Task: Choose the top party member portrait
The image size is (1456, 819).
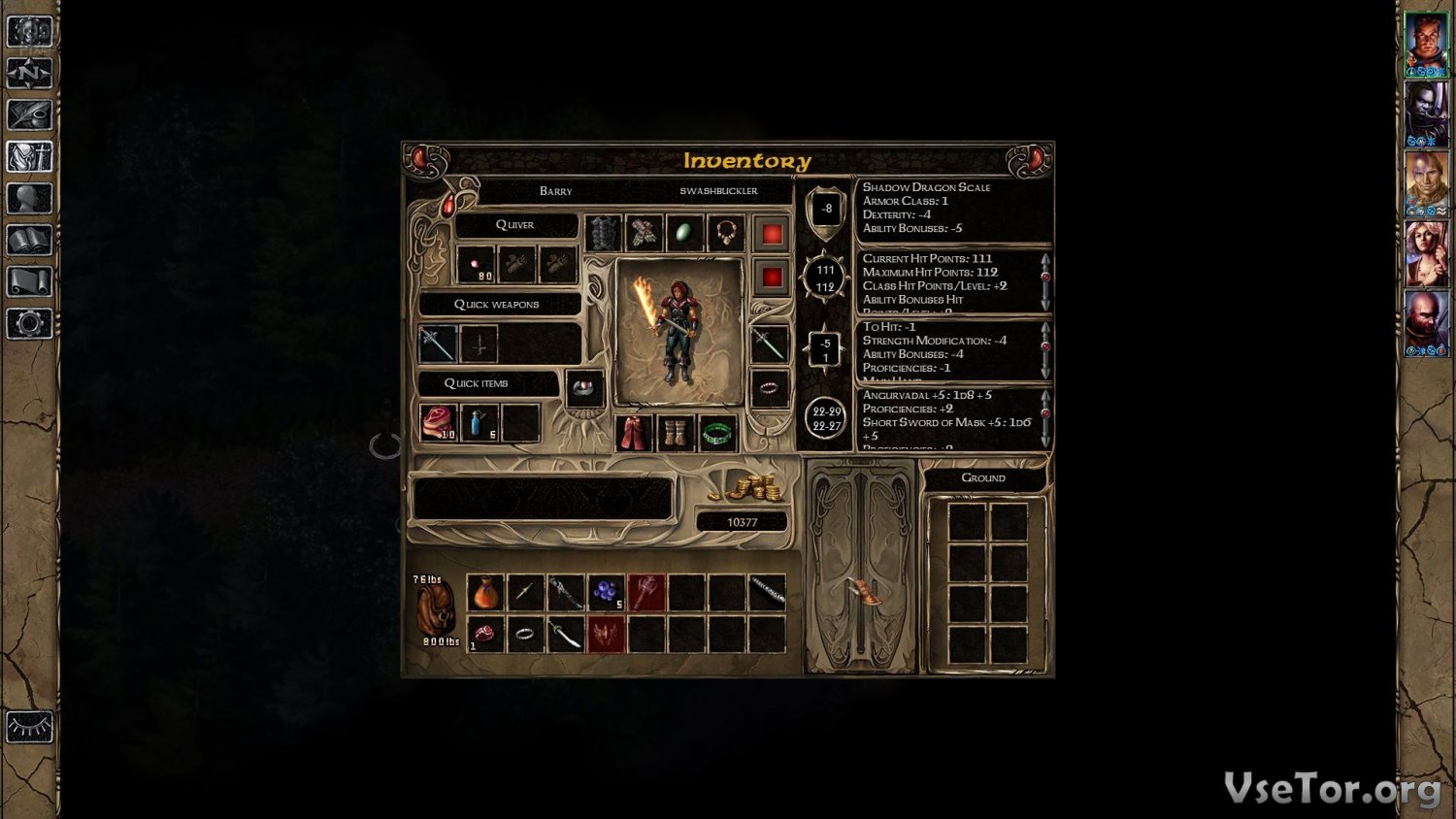Action: point(1426,42)
